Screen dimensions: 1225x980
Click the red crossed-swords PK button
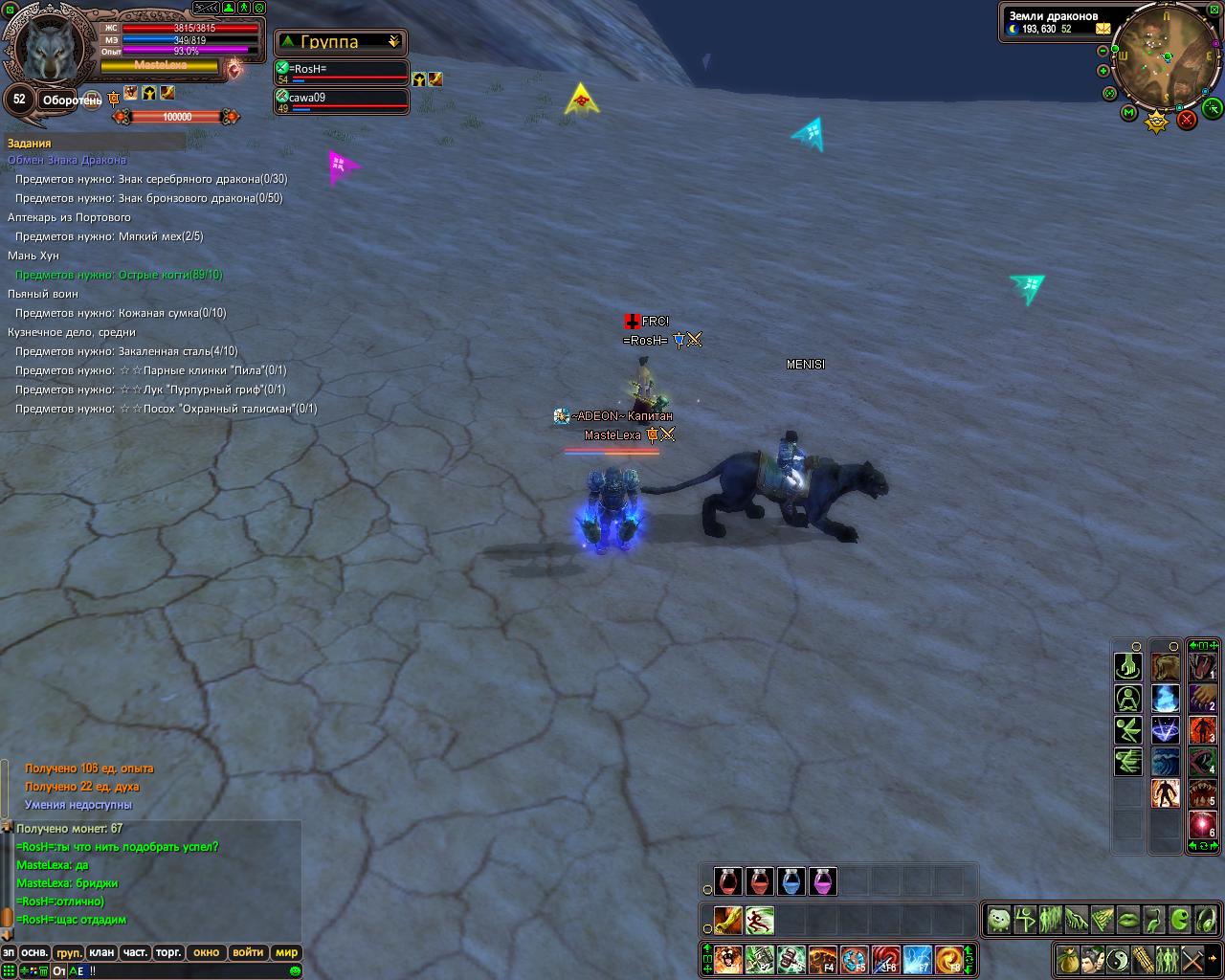(1187, 120)
